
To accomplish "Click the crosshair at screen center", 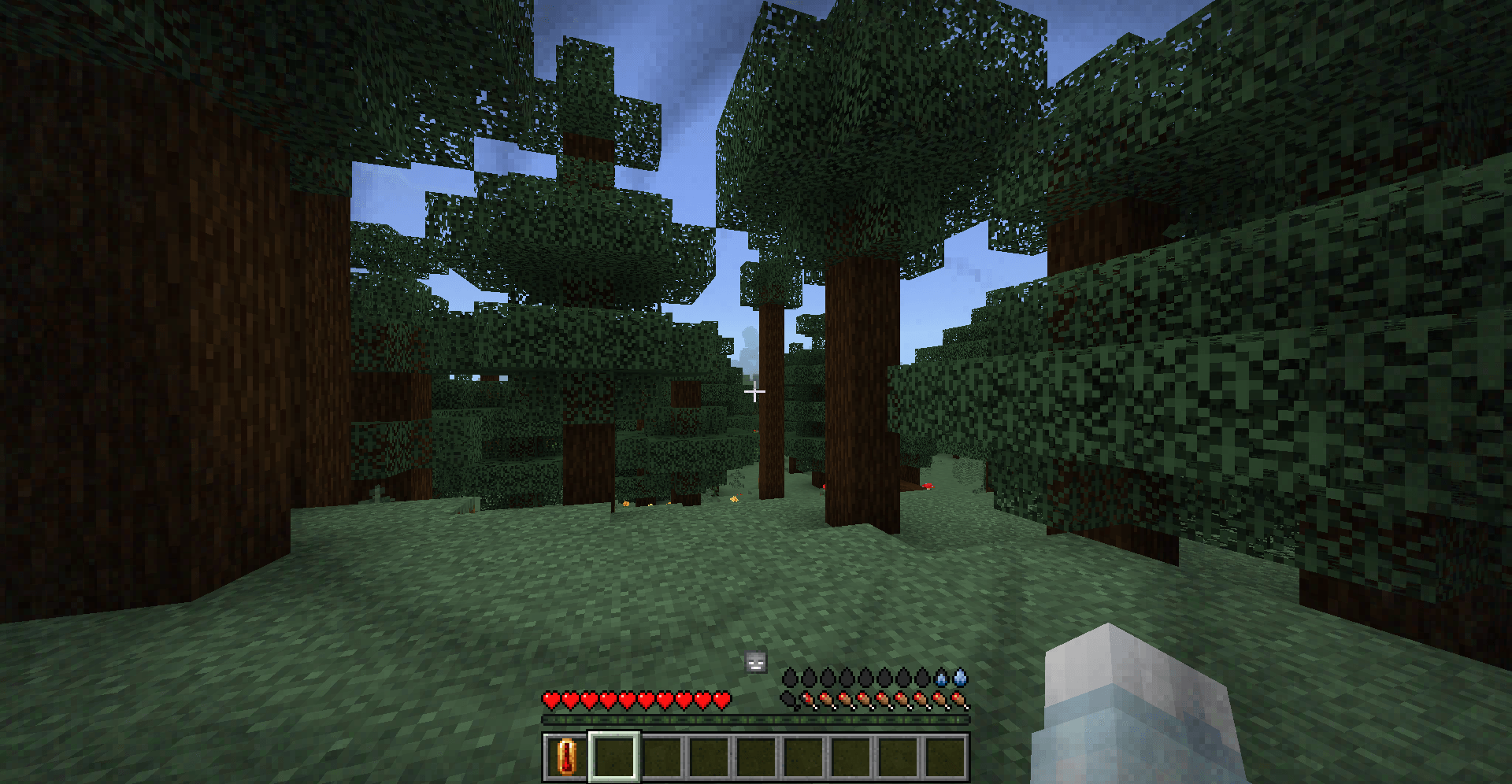I will [754, 391].
